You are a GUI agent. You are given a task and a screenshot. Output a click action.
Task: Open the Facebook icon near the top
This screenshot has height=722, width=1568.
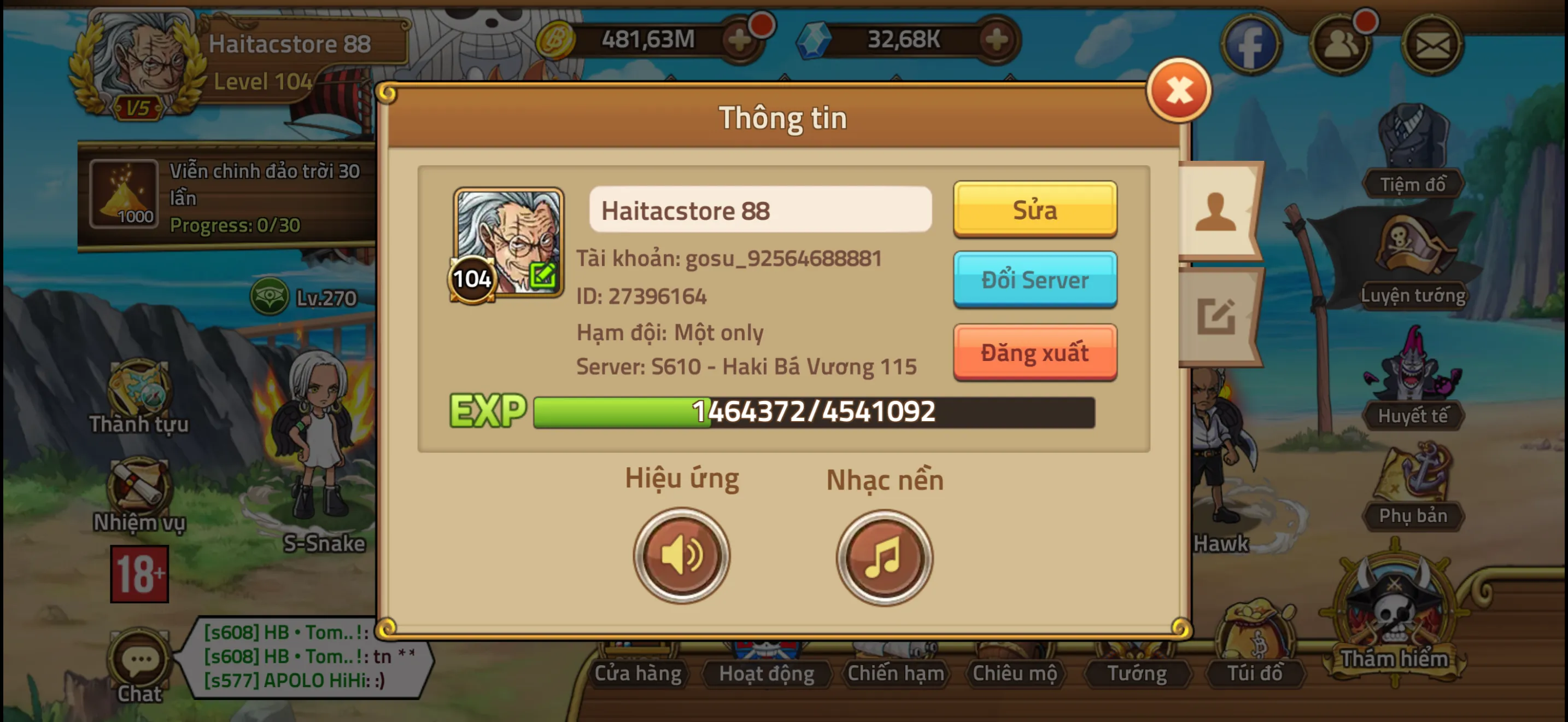[1251, 44]
